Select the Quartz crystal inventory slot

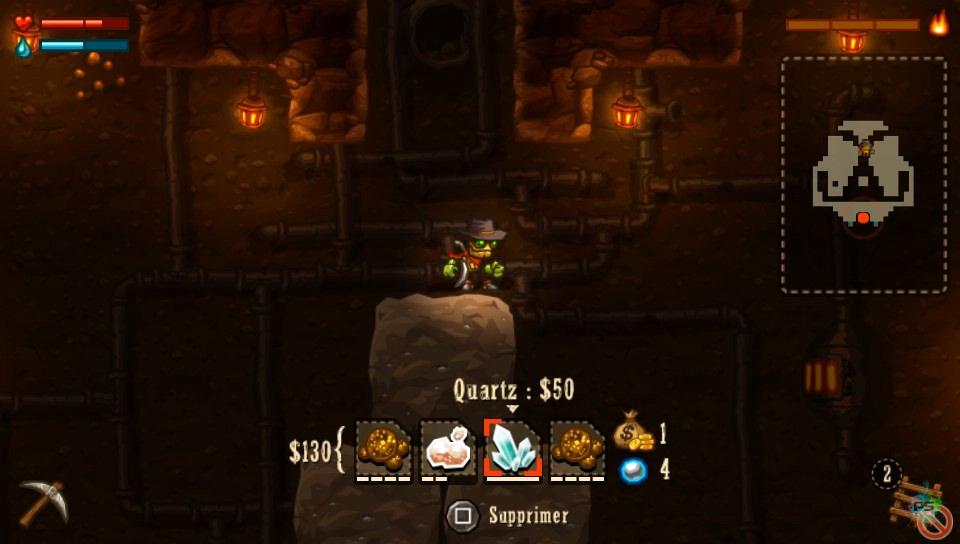tap(513, 447)
